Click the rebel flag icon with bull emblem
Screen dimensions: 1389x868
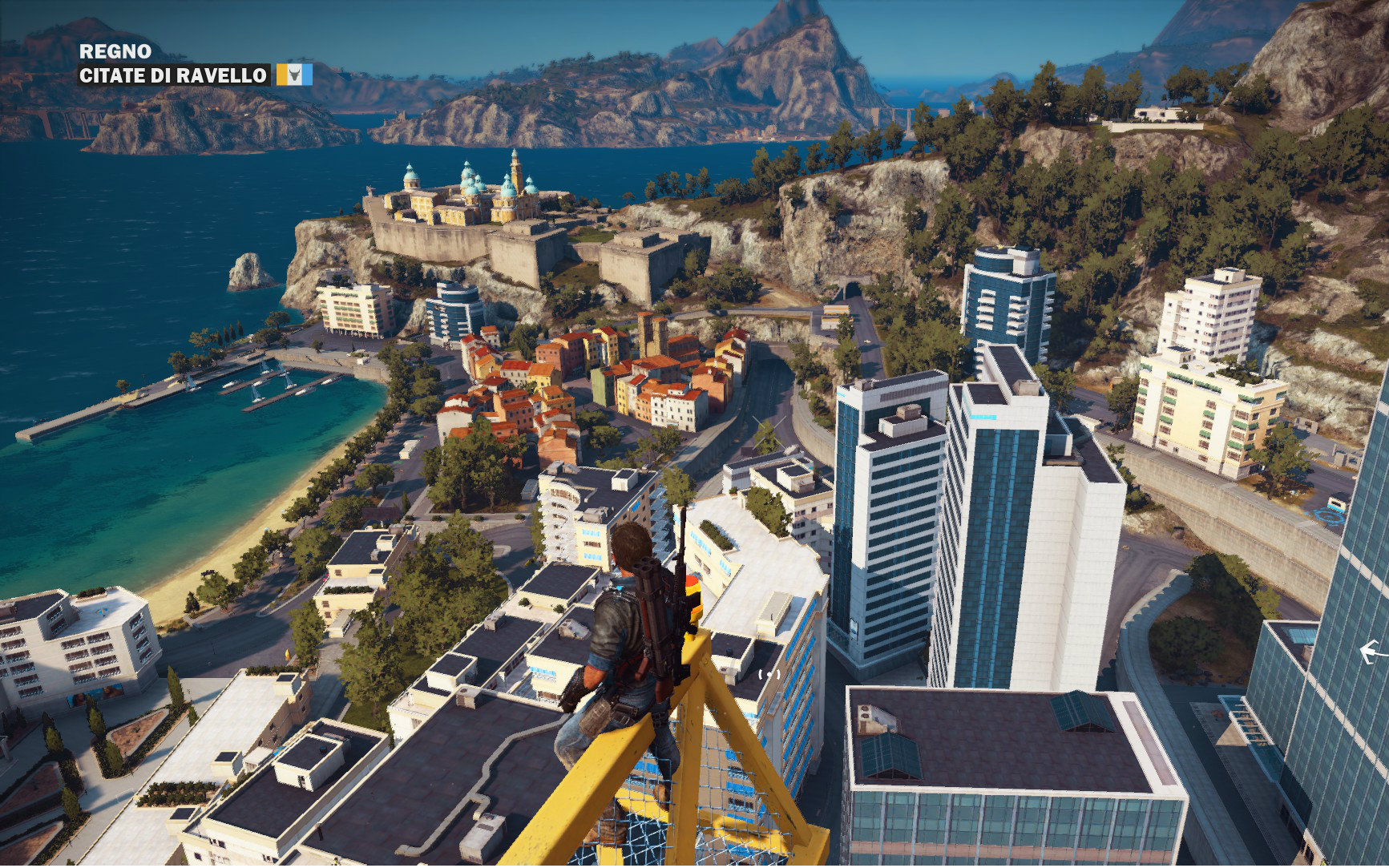pyautogui.click(x=294, y=75)
